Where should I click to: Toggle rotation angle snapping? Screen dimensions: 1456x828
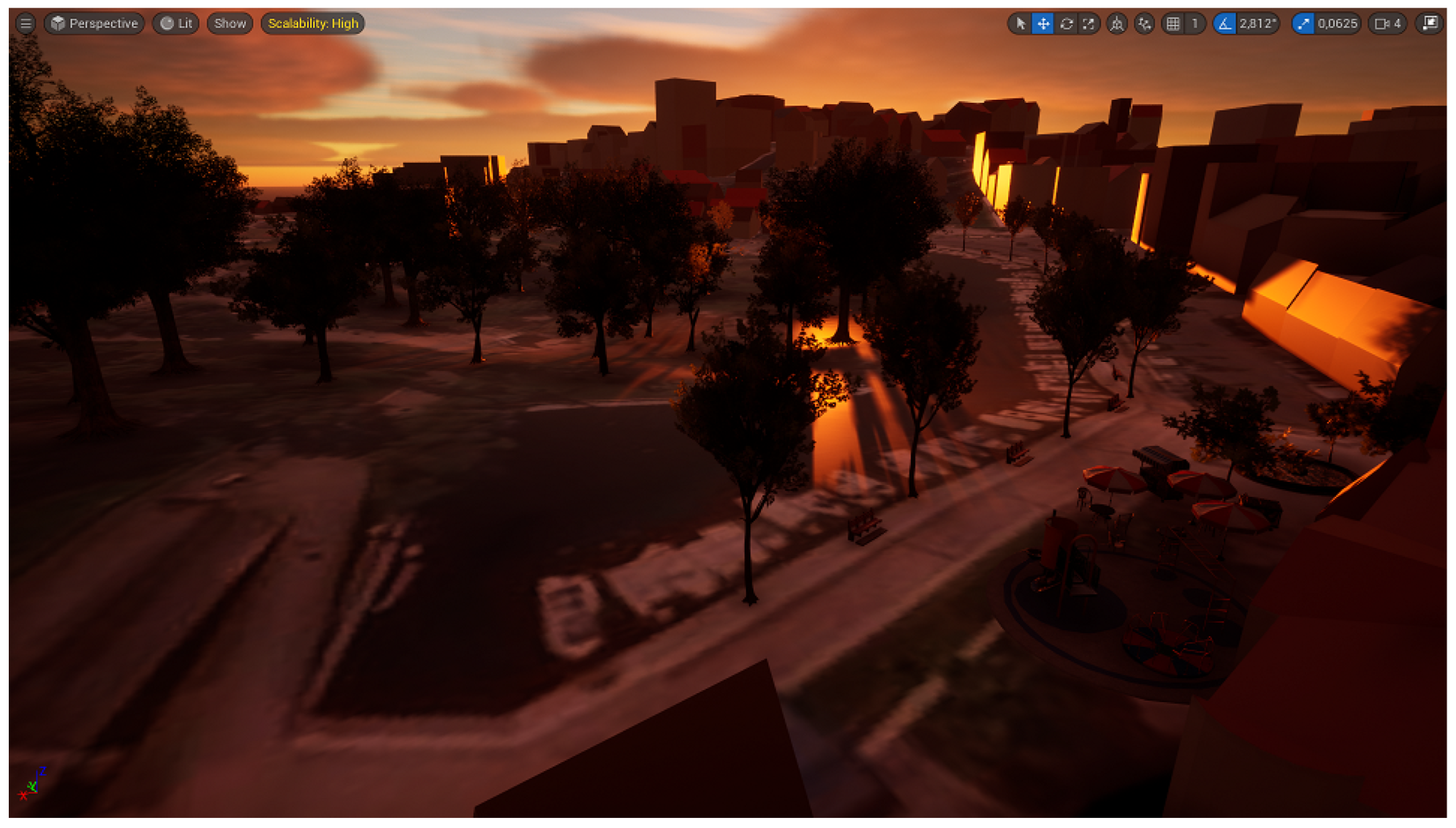tap(1225, 24)
